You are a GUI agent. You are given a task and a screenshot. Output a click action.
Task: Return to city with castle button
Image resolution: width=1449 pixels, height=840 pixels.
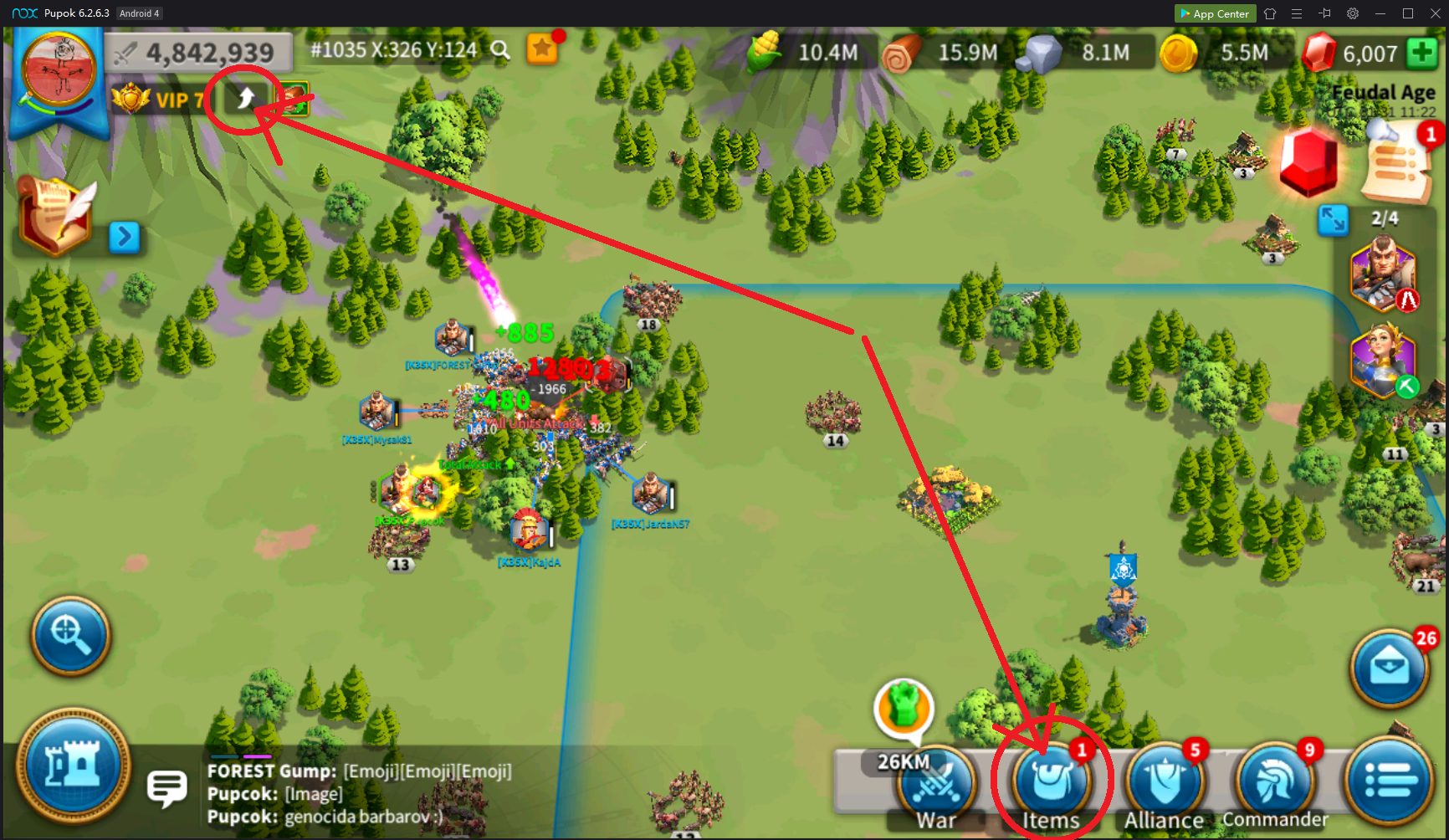click(x=74, y=766)
